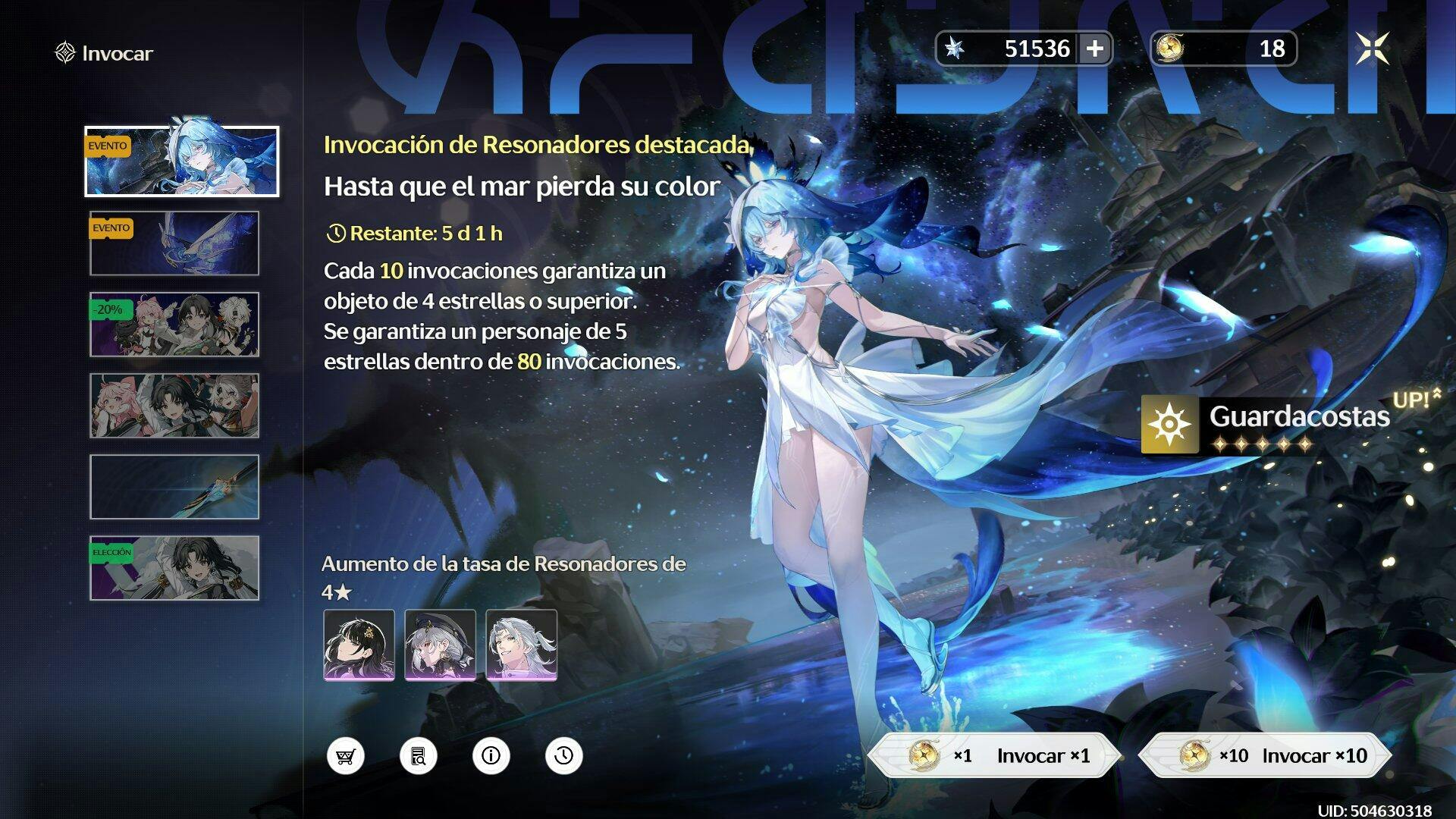
Task: Invocar ×10 using ten tides
Action: (x=1265, y=755)
